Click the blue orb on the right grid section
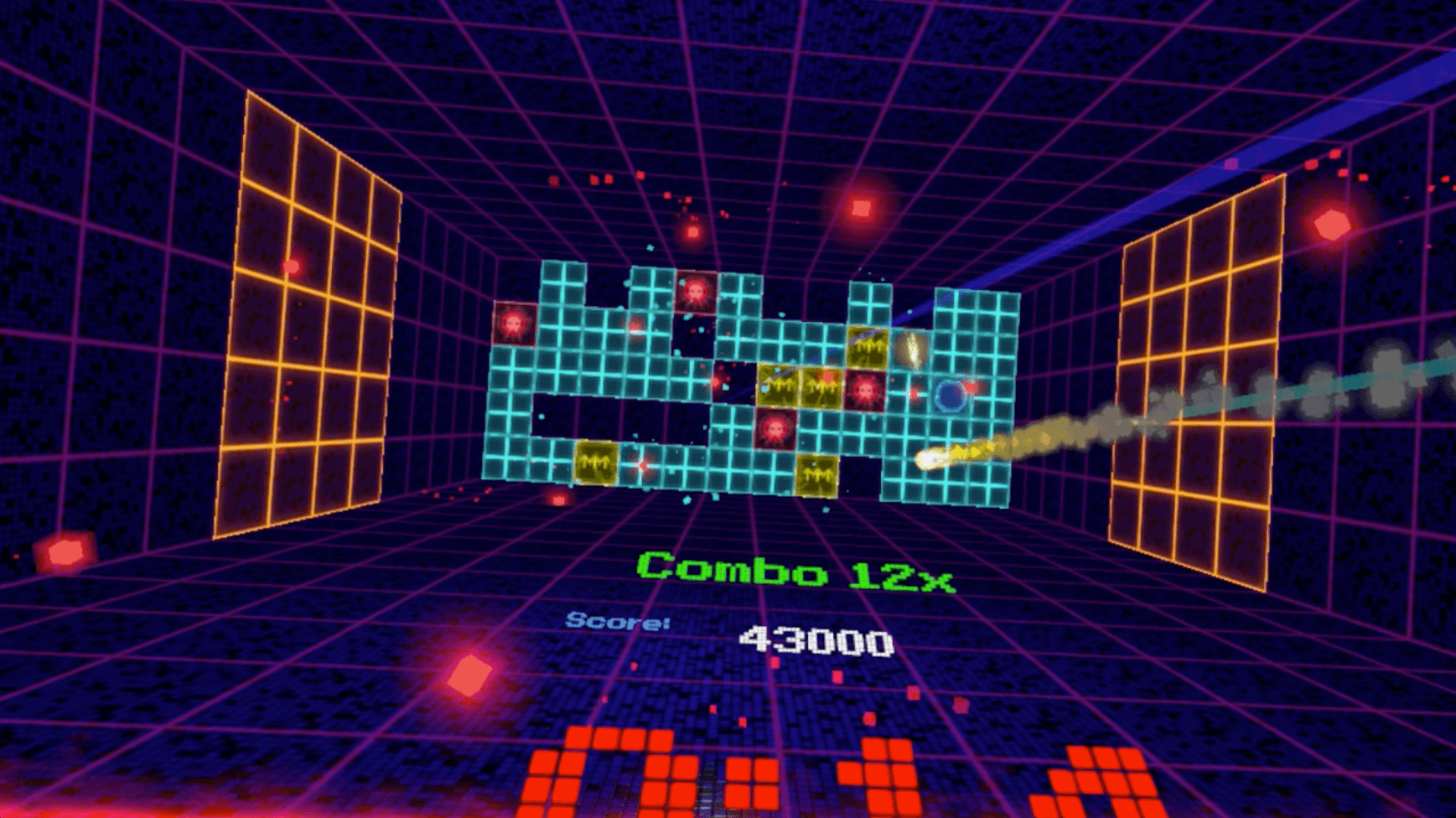The height and width of the screenshot is (818, 1456). 951,395
